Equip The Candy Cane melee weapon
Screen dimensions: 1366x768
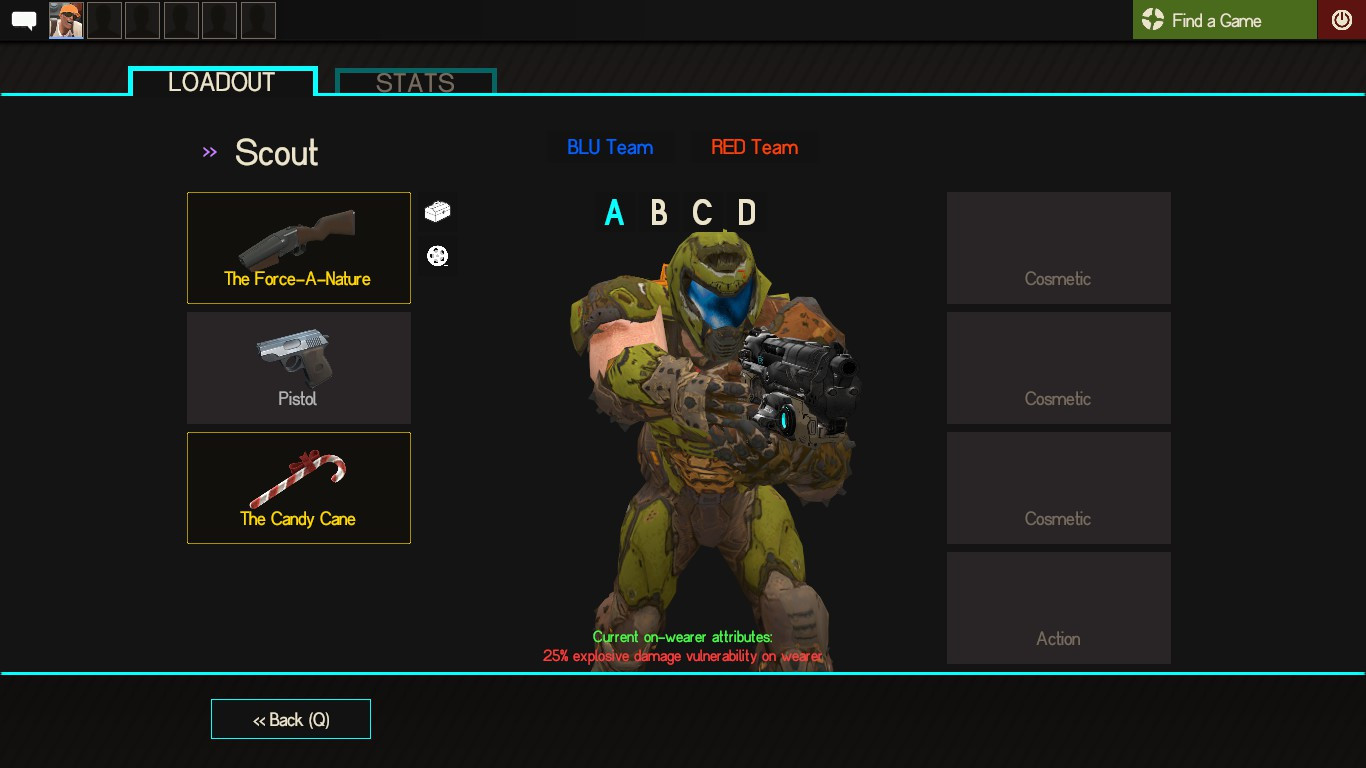click(x=298, y=487)
